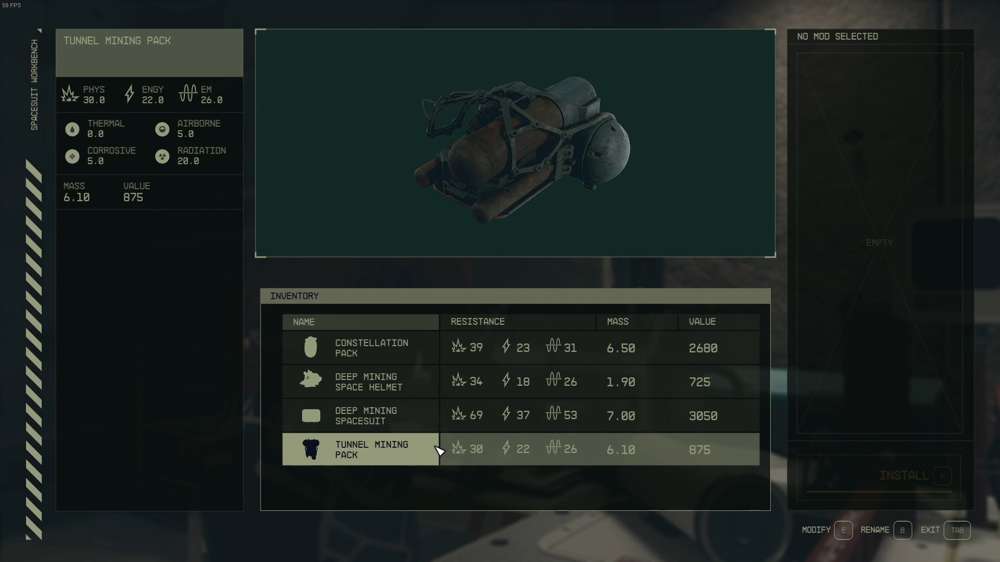The image size is (1000, 562).
Task: Click the Modify option
Action: point(828,530)
